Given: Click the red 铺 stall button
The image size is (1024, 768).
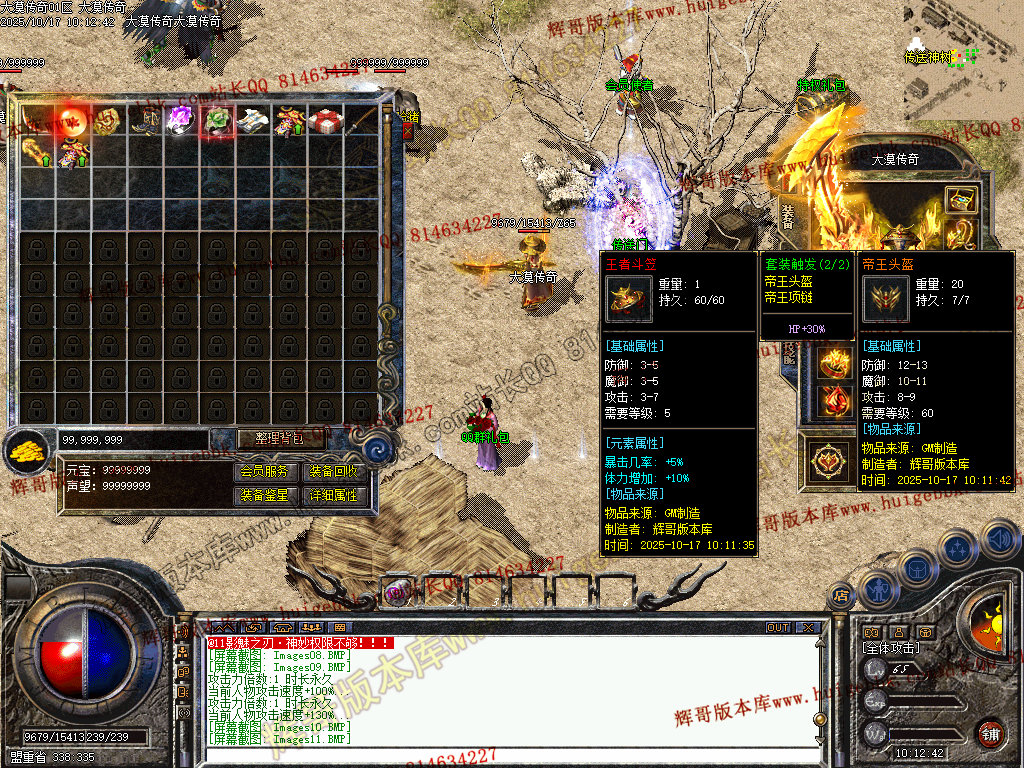Looking at the screenshot, I should [x=990, y=733].
